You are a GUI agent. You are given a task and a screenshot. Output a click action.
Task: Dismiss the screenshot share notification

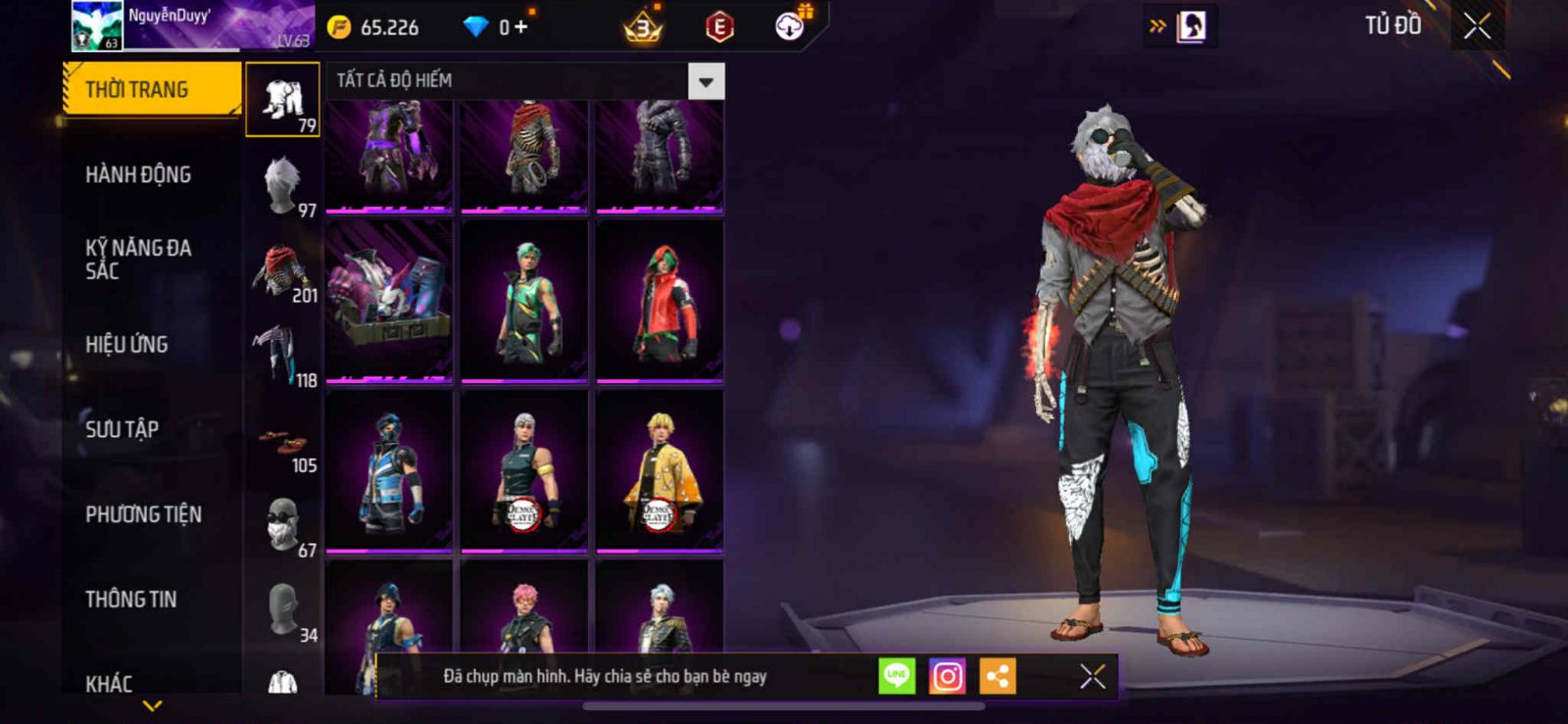tap(1092, 676)
